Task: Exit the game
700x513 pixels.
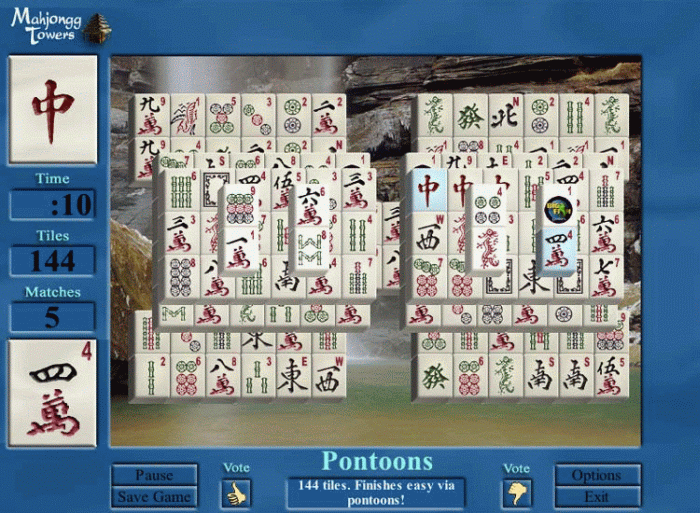Action: (597, 496)
